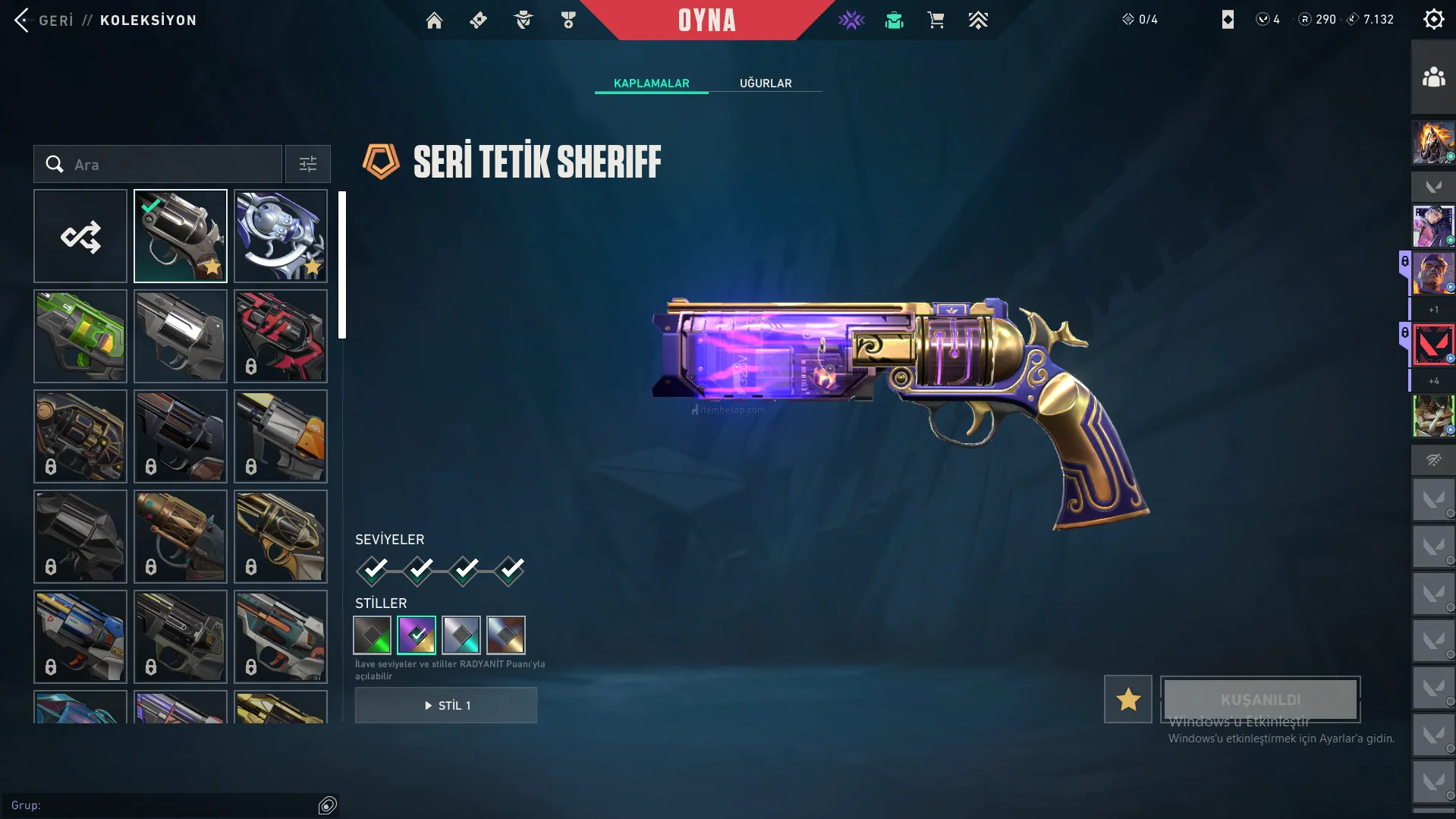
Task: Play the STİL 1 preview video
Action: pos(446,706)
